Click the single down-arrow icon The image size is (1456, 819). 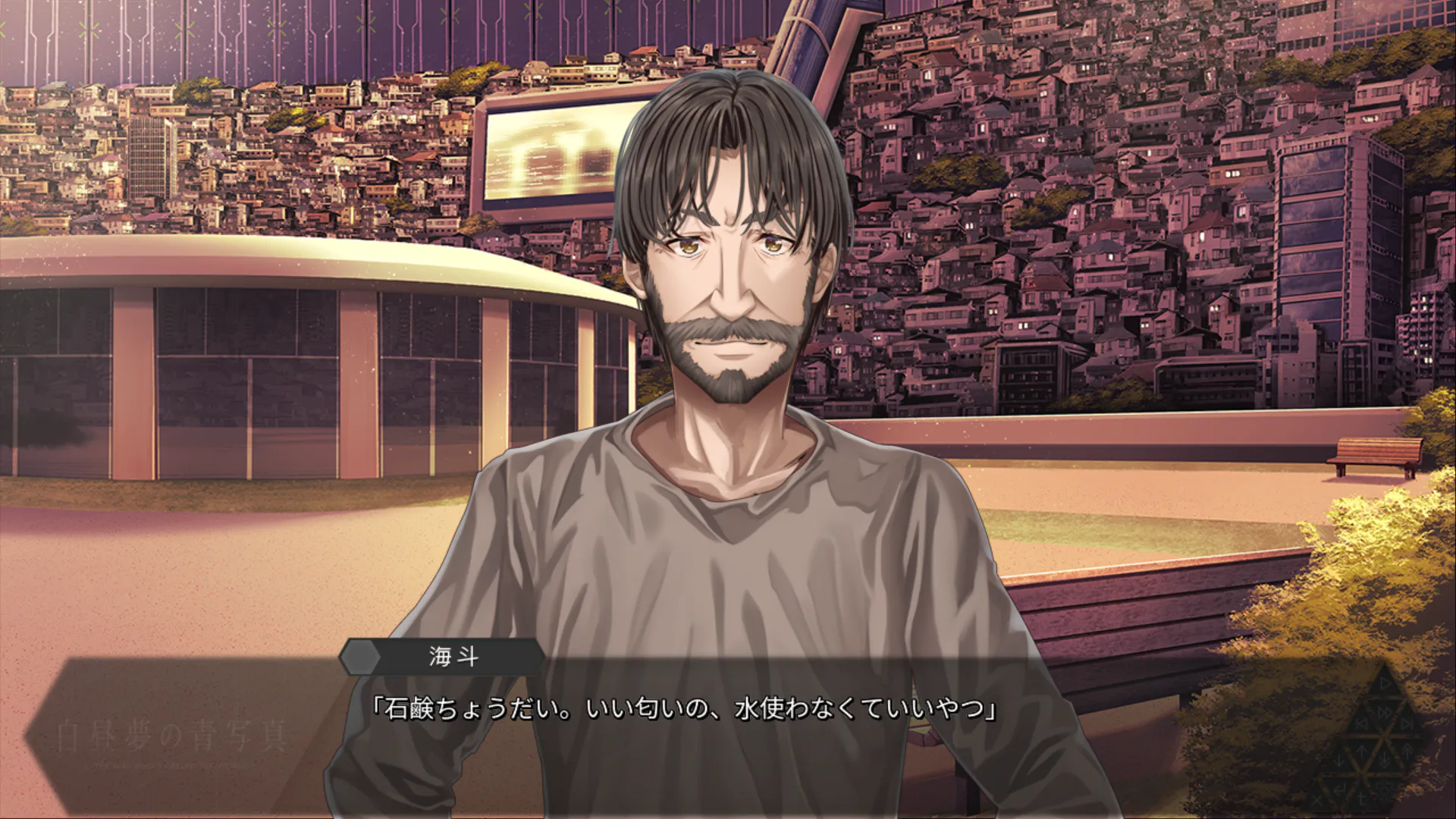[x=1338, y=762]
